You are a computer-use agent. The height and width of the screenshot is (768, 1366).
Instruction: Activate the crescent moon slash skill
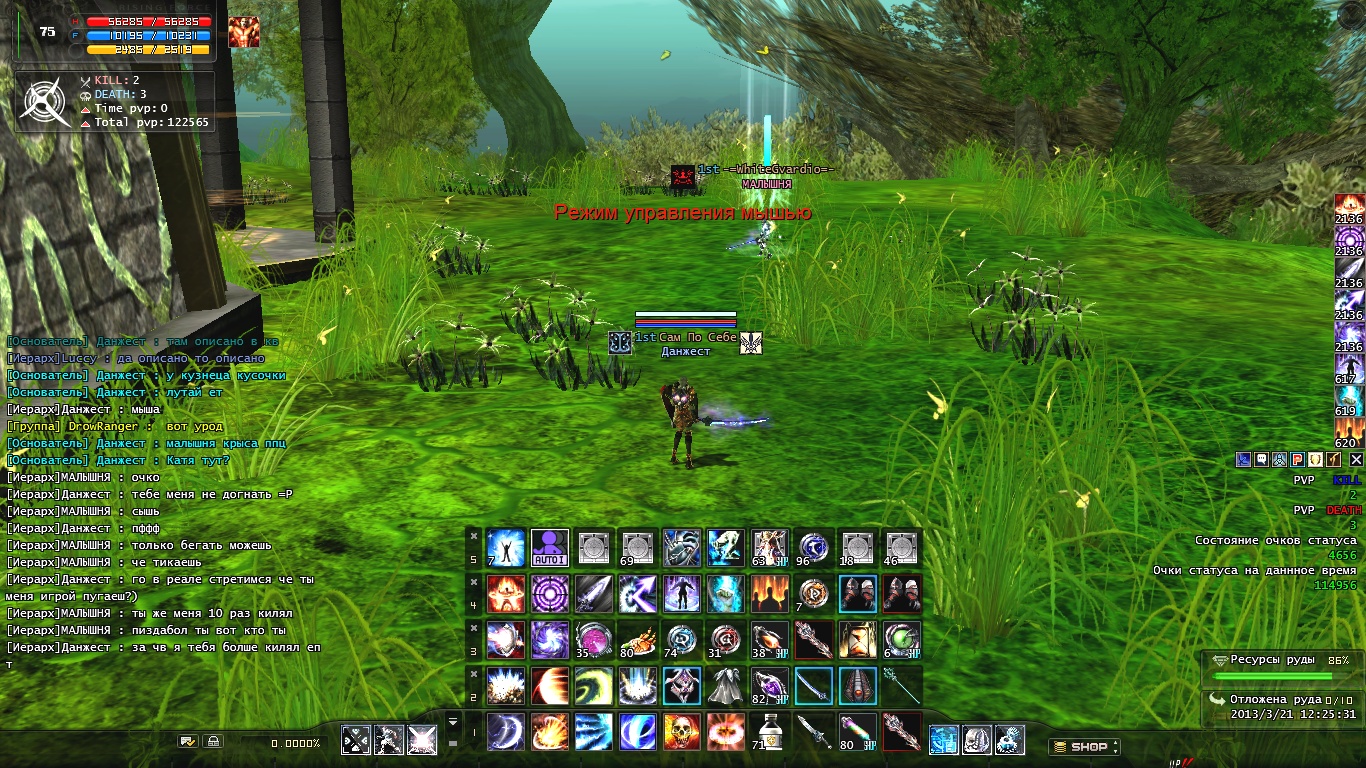tap(506, 732)
